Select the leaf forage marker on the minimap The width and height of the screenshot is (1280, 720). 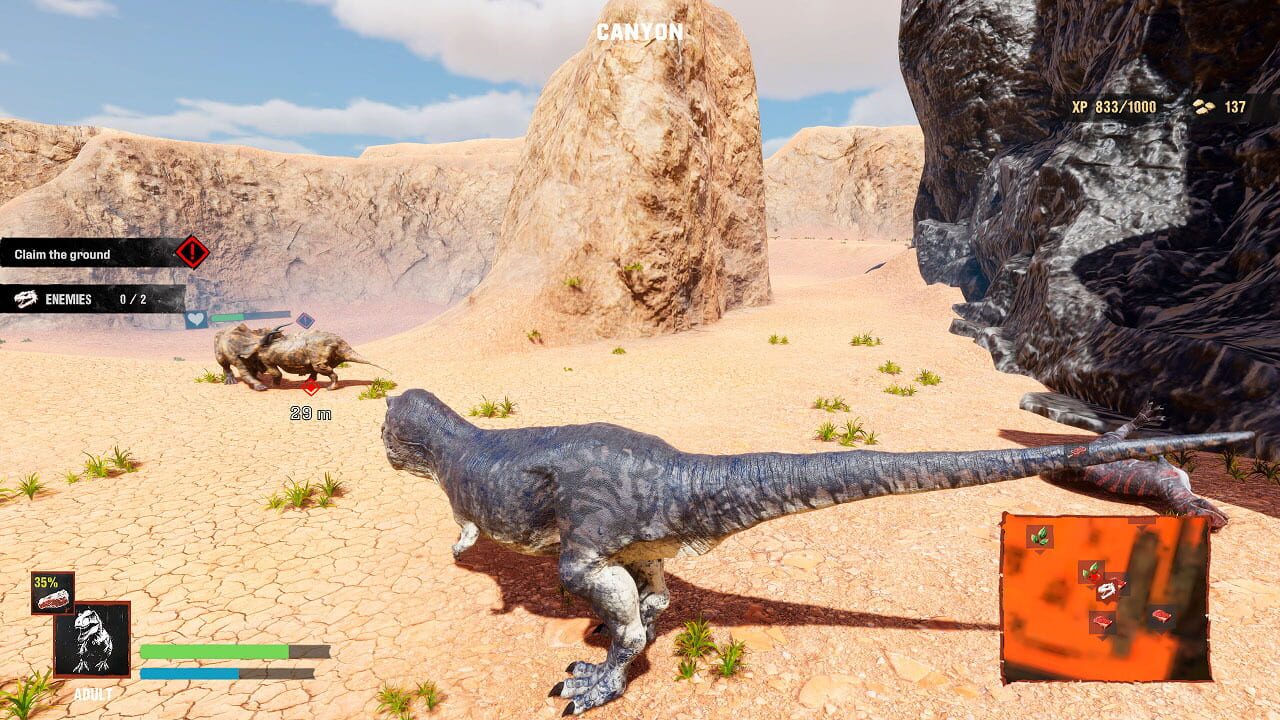click(x=1039, y=536)
